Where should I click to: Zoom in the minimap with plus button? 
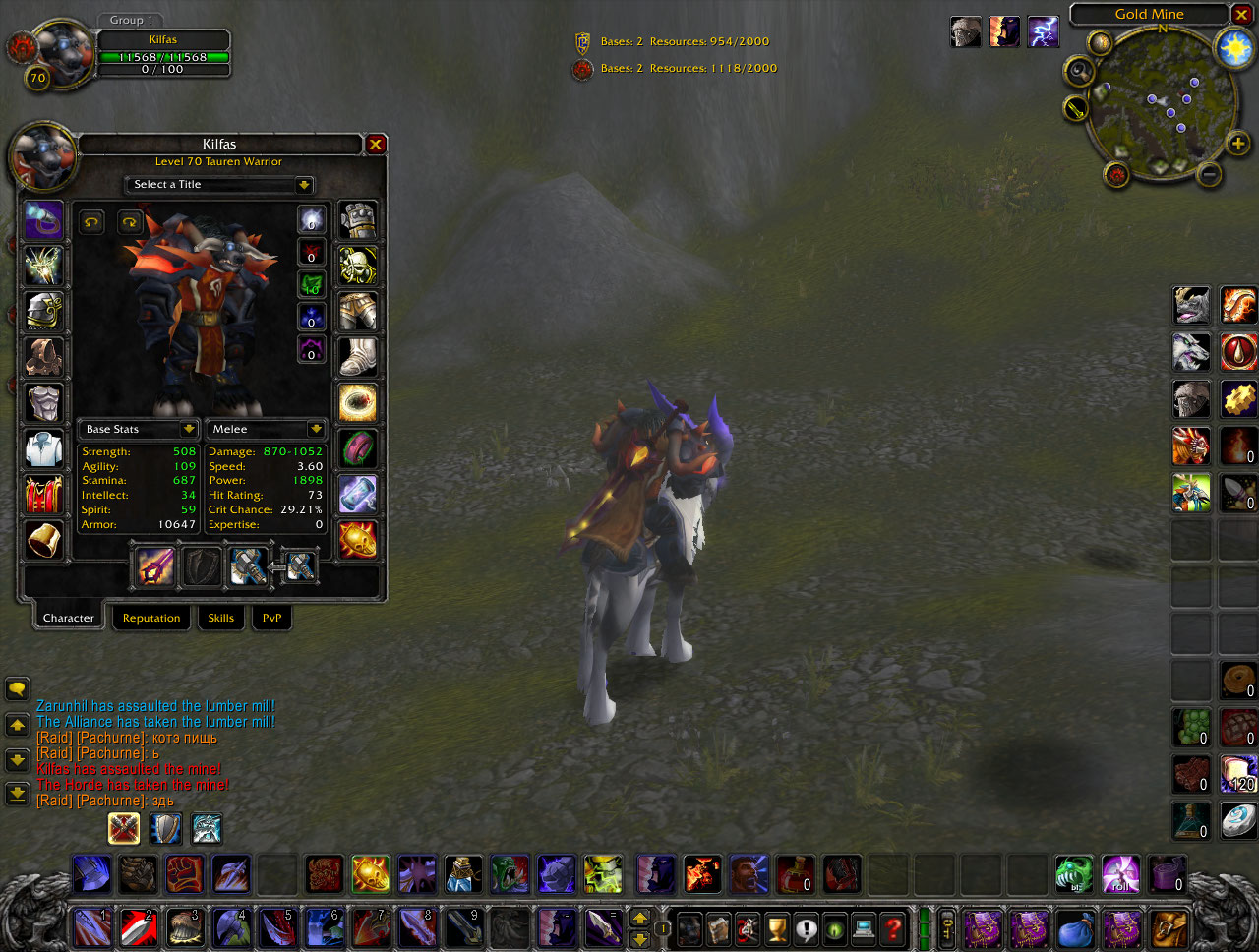(x=1237, y=145)
